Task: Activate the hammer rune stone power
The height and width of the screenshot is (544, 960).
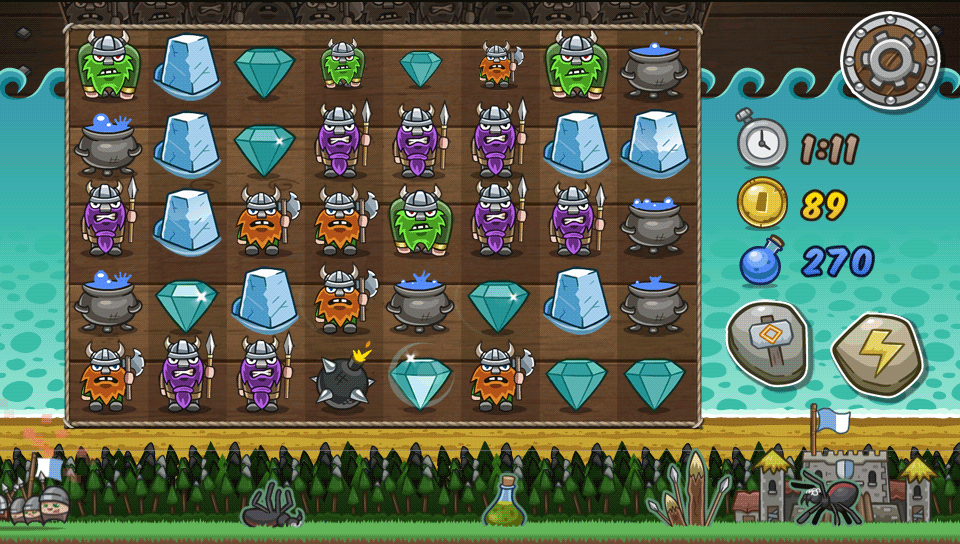Action: 768,343
